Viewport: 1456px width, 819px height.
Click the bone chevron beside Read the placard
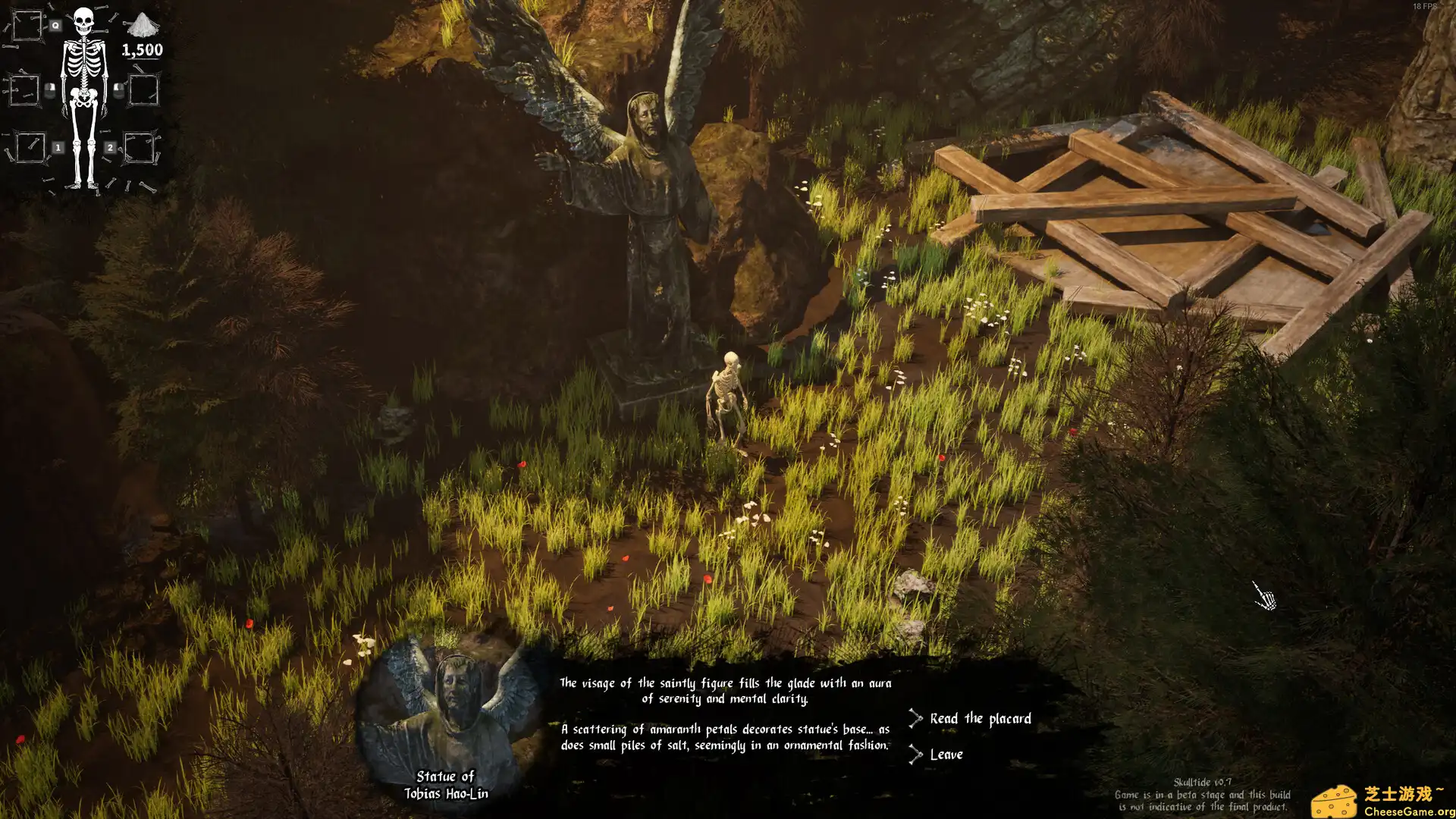pyautogui.click(x=915, y=717)
